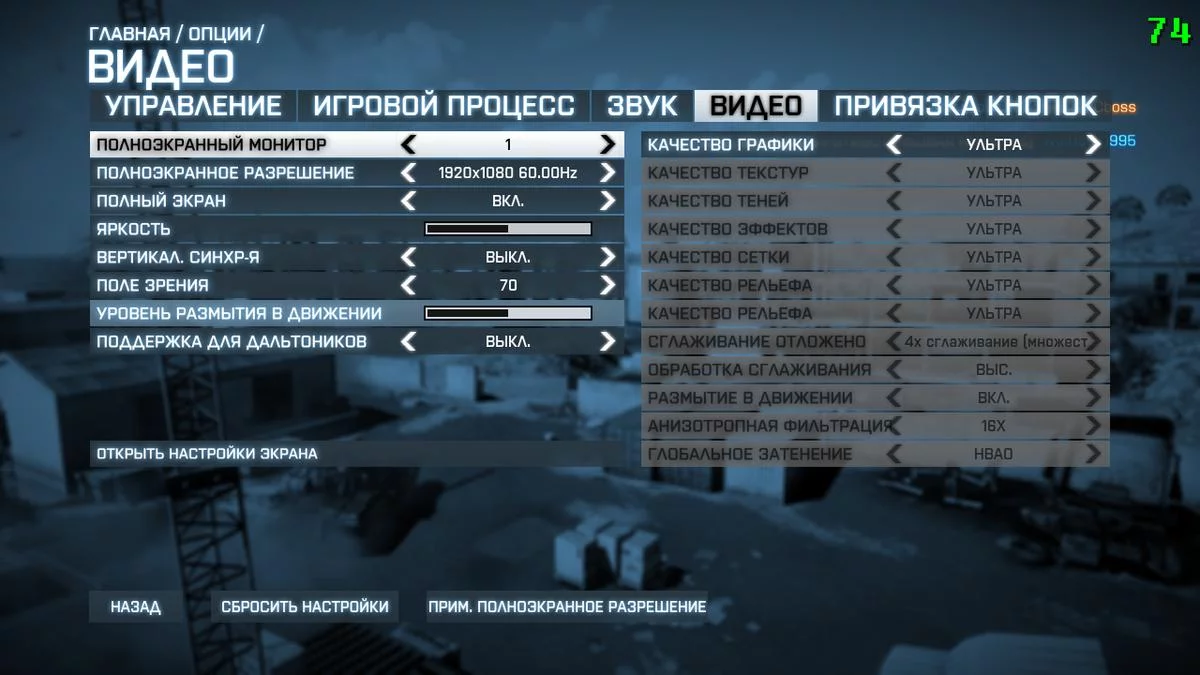Adjust the УРОВЕНЬ РАЗМЫТИЯ В ДВИЖЕНИИ slider
Screen dimensions: 1200x675
coord(508,313)
